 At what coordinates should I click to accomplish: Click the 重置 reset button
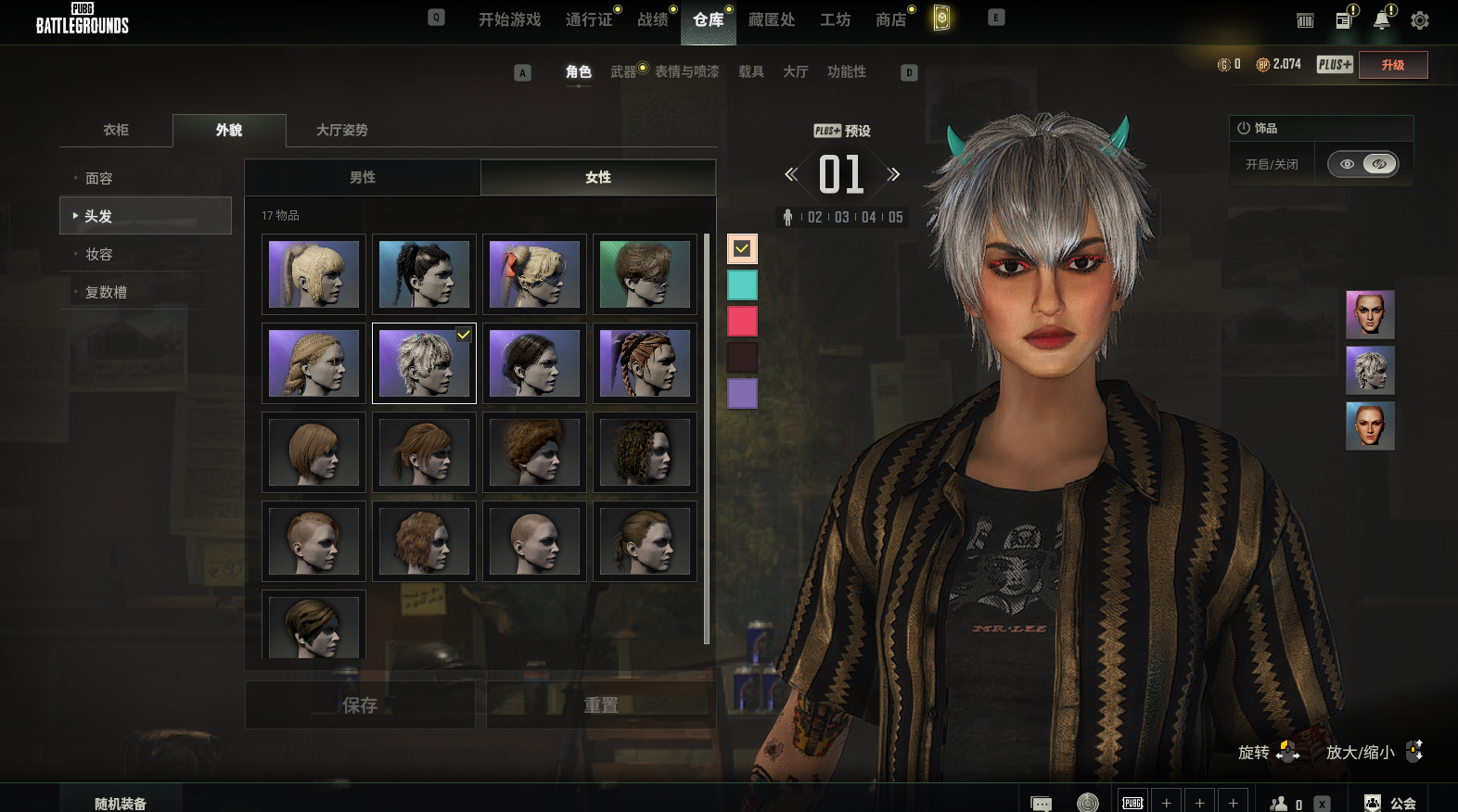601,705
